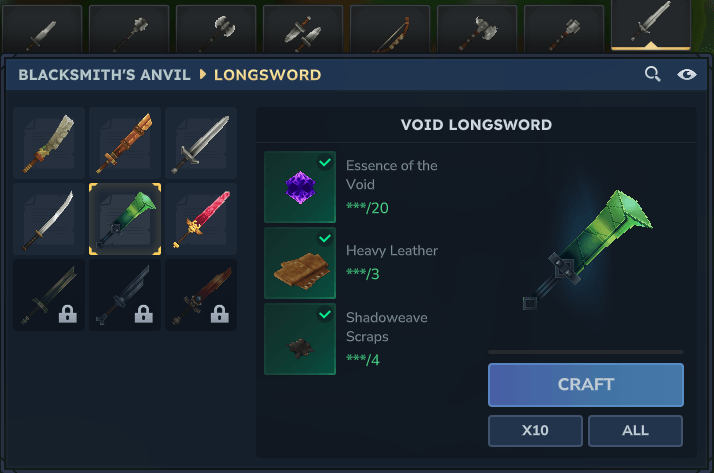Choose the curved white blade recipe
714x473 pixels.
[x=49, y=219]
